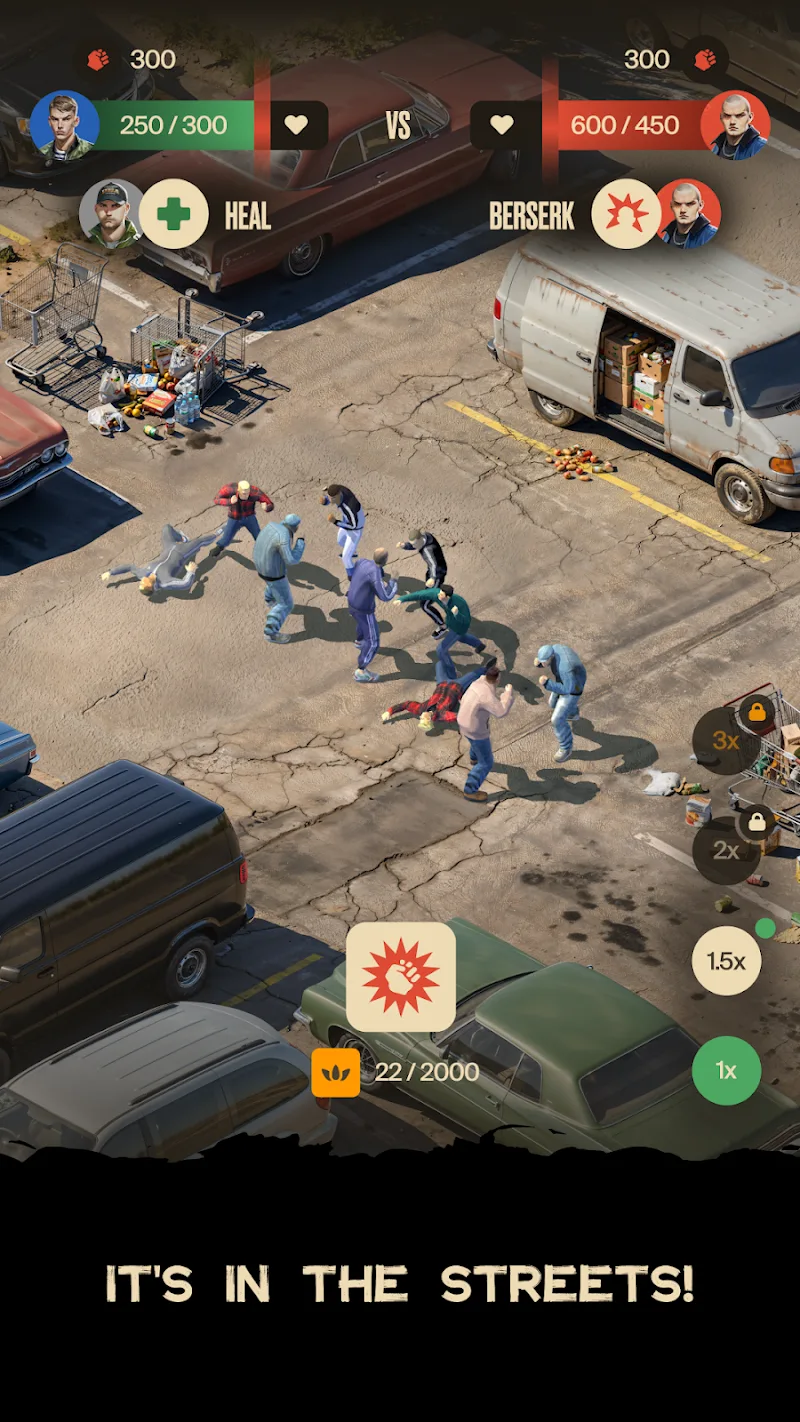Set battle speed to 1.5x
The height and width of the screenshot is (1422, 800).
click(726, 961)
